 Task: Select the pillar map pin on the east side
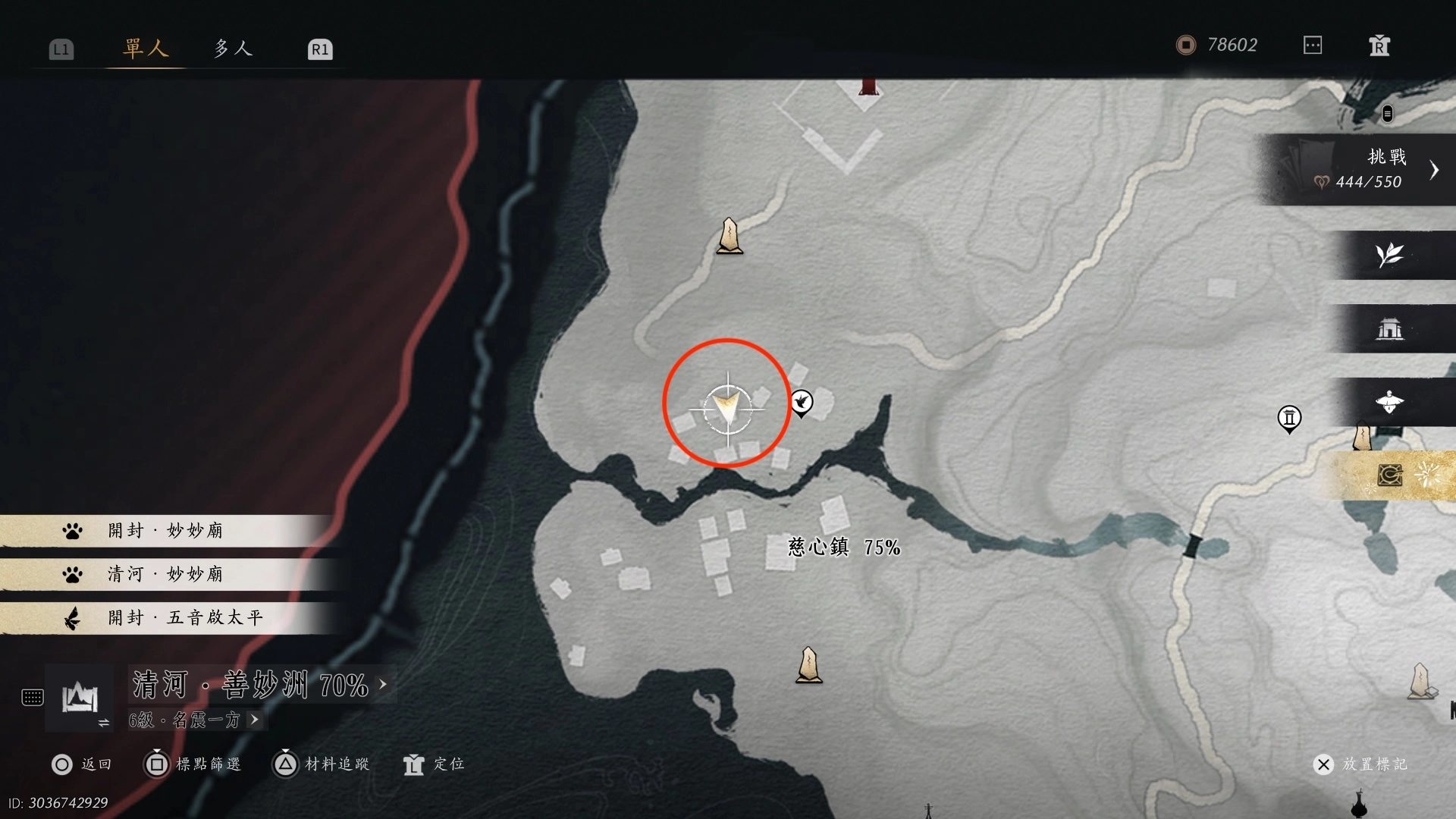click(1289, 418)
